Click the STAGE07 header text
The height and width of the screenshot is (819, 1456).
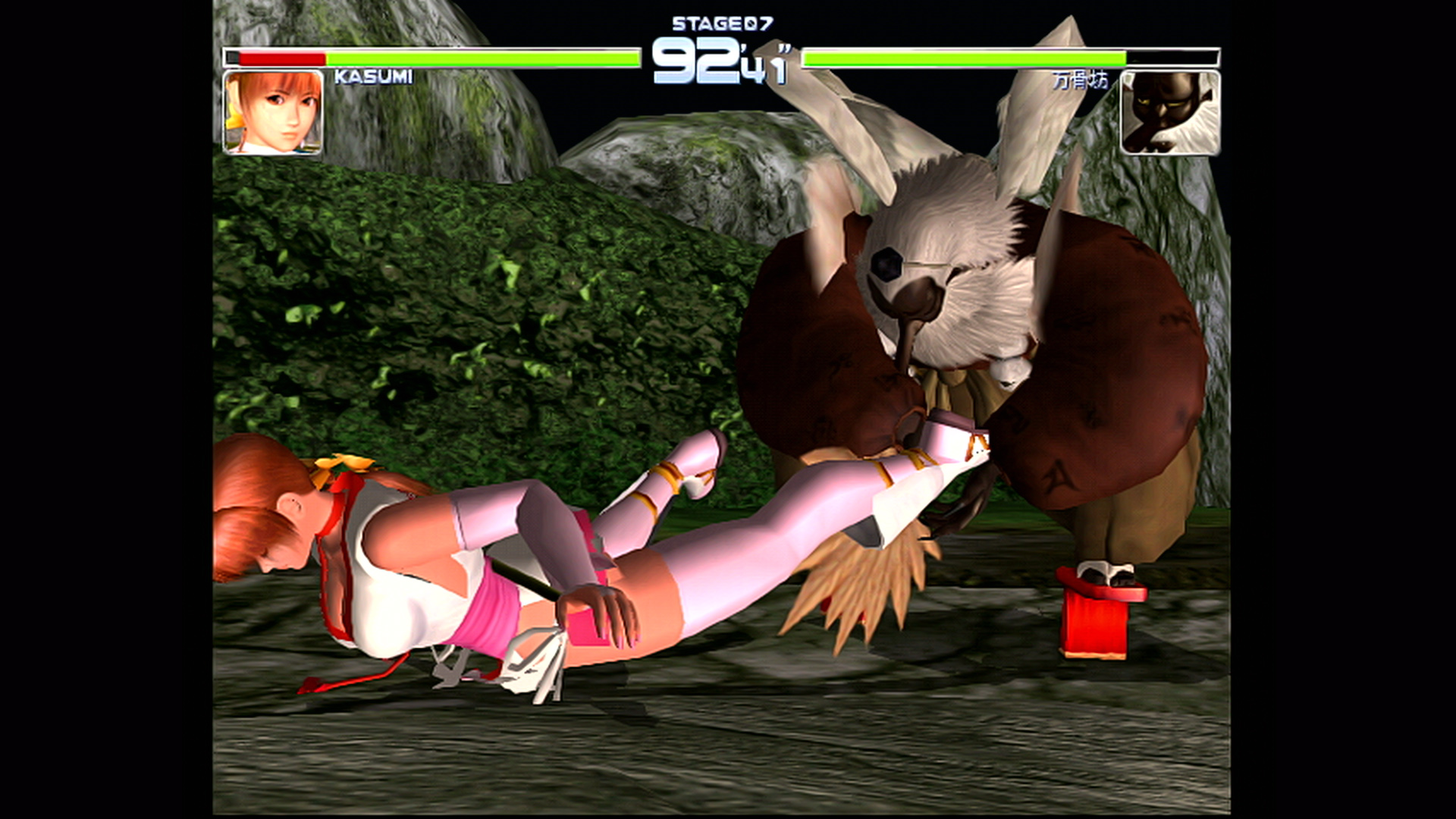(x=722, y=23)
